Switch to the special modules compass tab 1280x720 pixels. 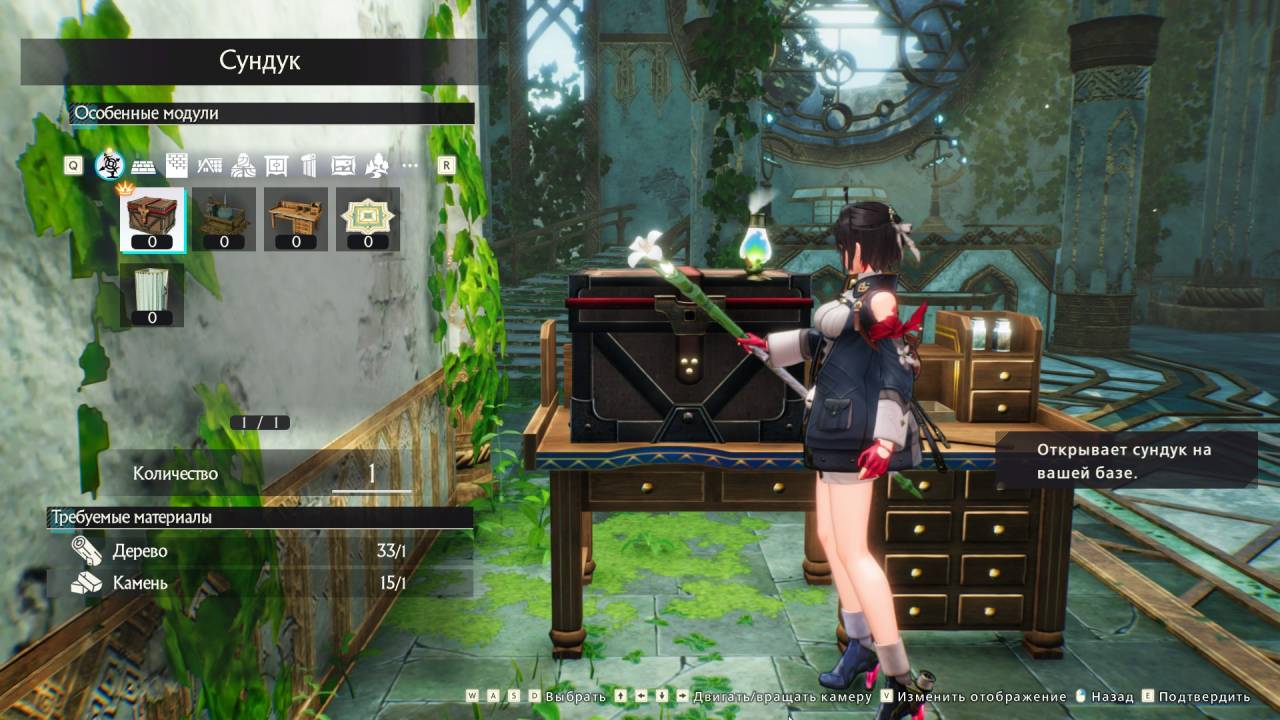click(x=109, y=165)
